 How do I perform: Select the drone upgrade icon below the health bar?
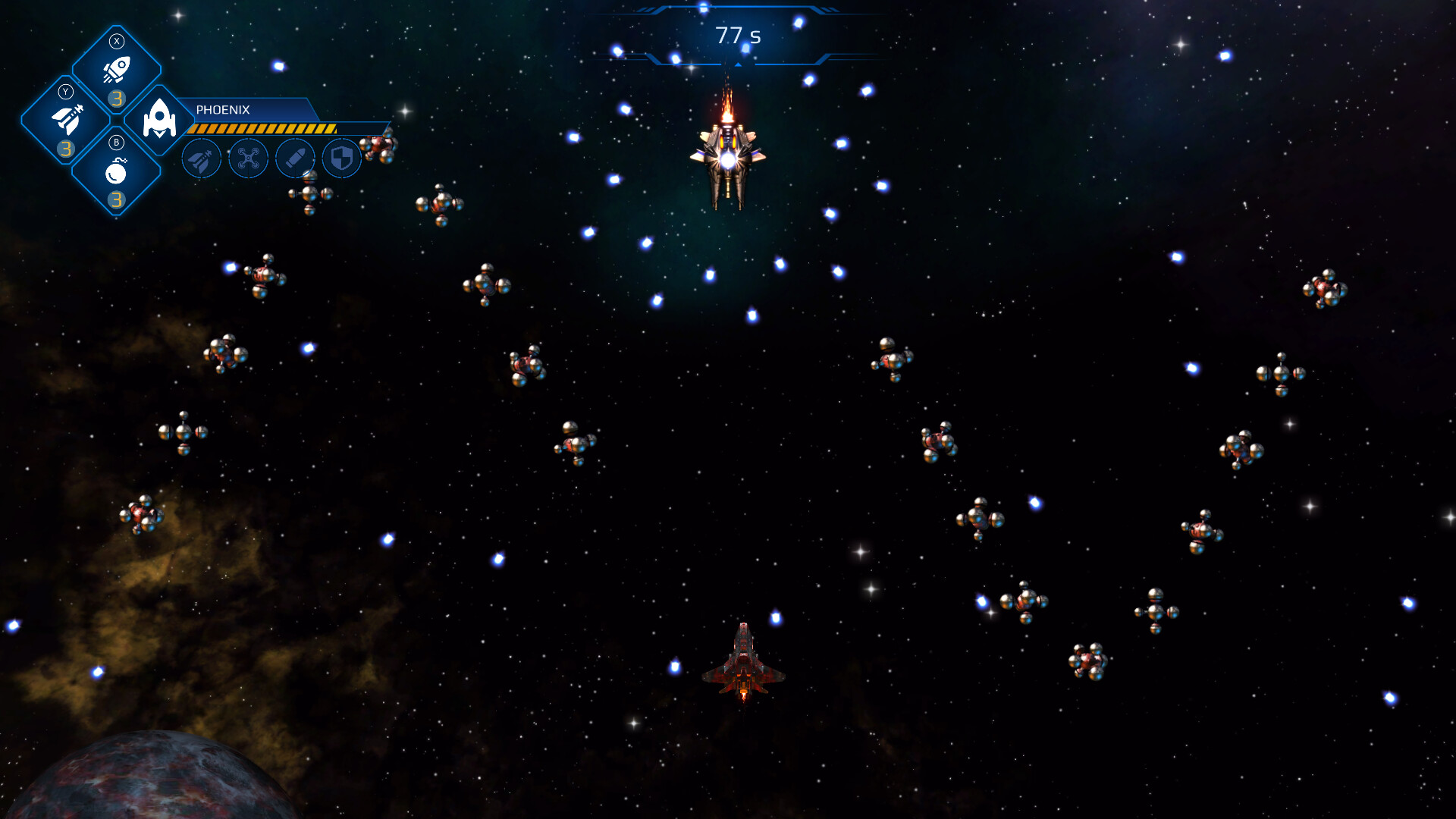click(248, 158)
